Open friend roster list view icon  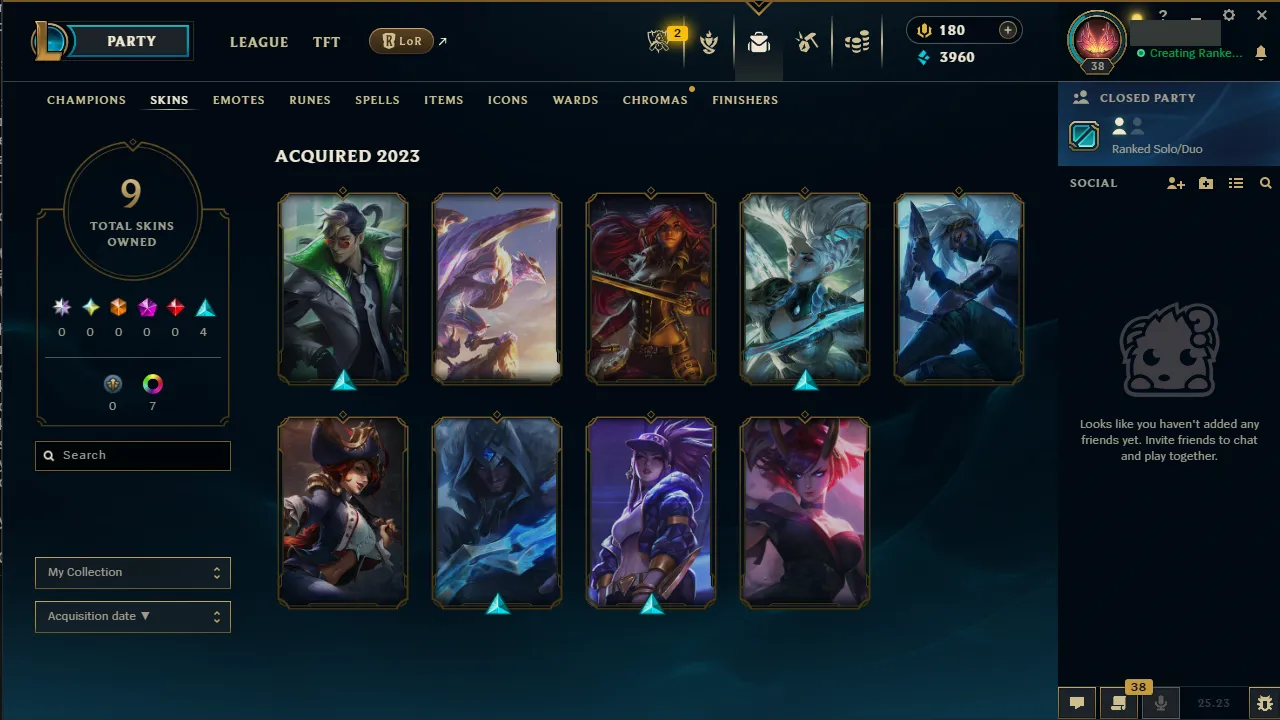(1235, 183)
